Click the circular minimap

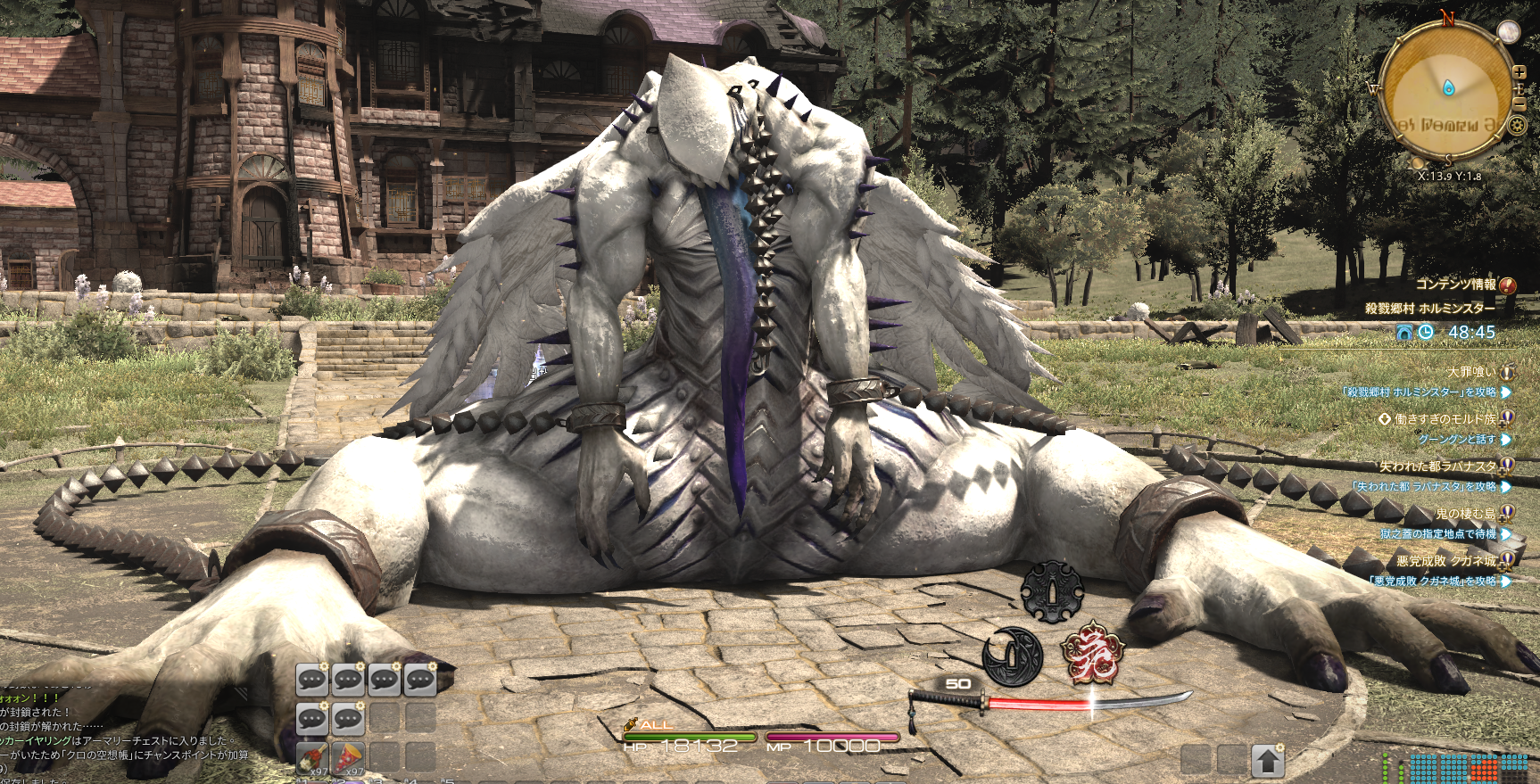coord(1447,89)
